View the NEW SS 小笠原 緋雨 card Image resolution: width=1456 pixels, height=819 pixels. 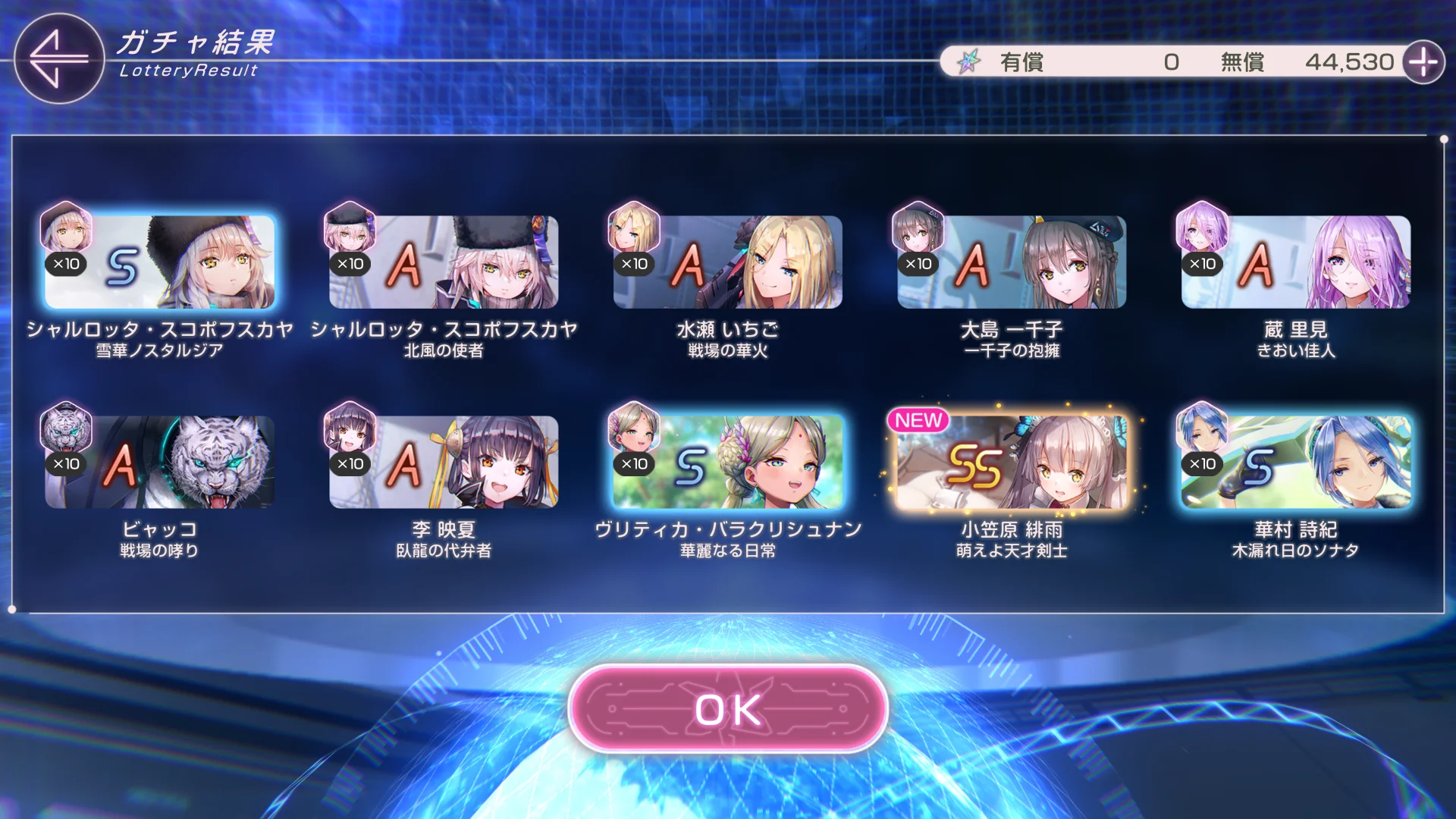pyautogui.click(x=1012, y=462)
